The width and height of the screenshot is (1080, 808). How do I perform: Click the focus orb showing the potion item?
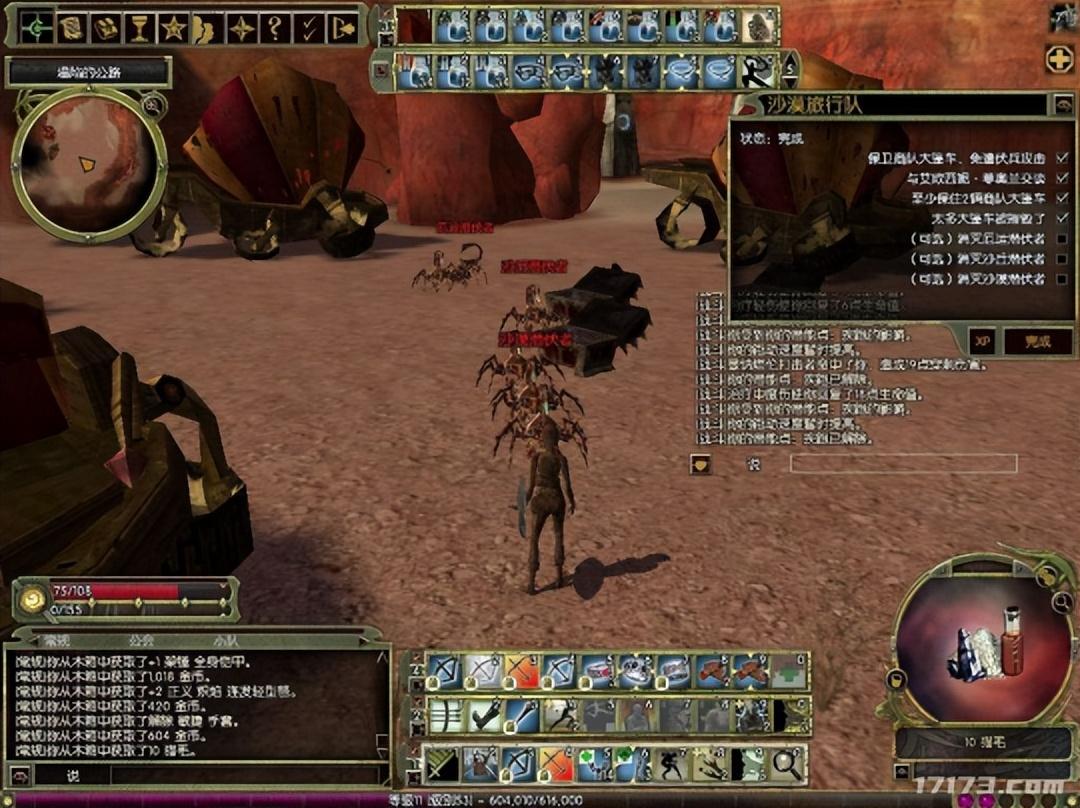(984, 642)
